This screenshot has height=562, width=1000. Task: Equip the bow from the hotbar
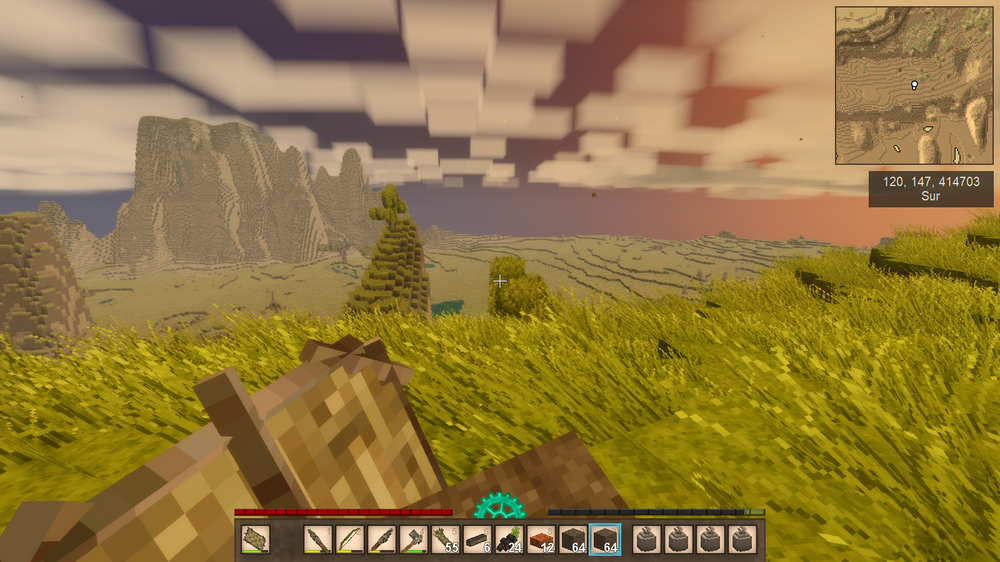(350, 540)
